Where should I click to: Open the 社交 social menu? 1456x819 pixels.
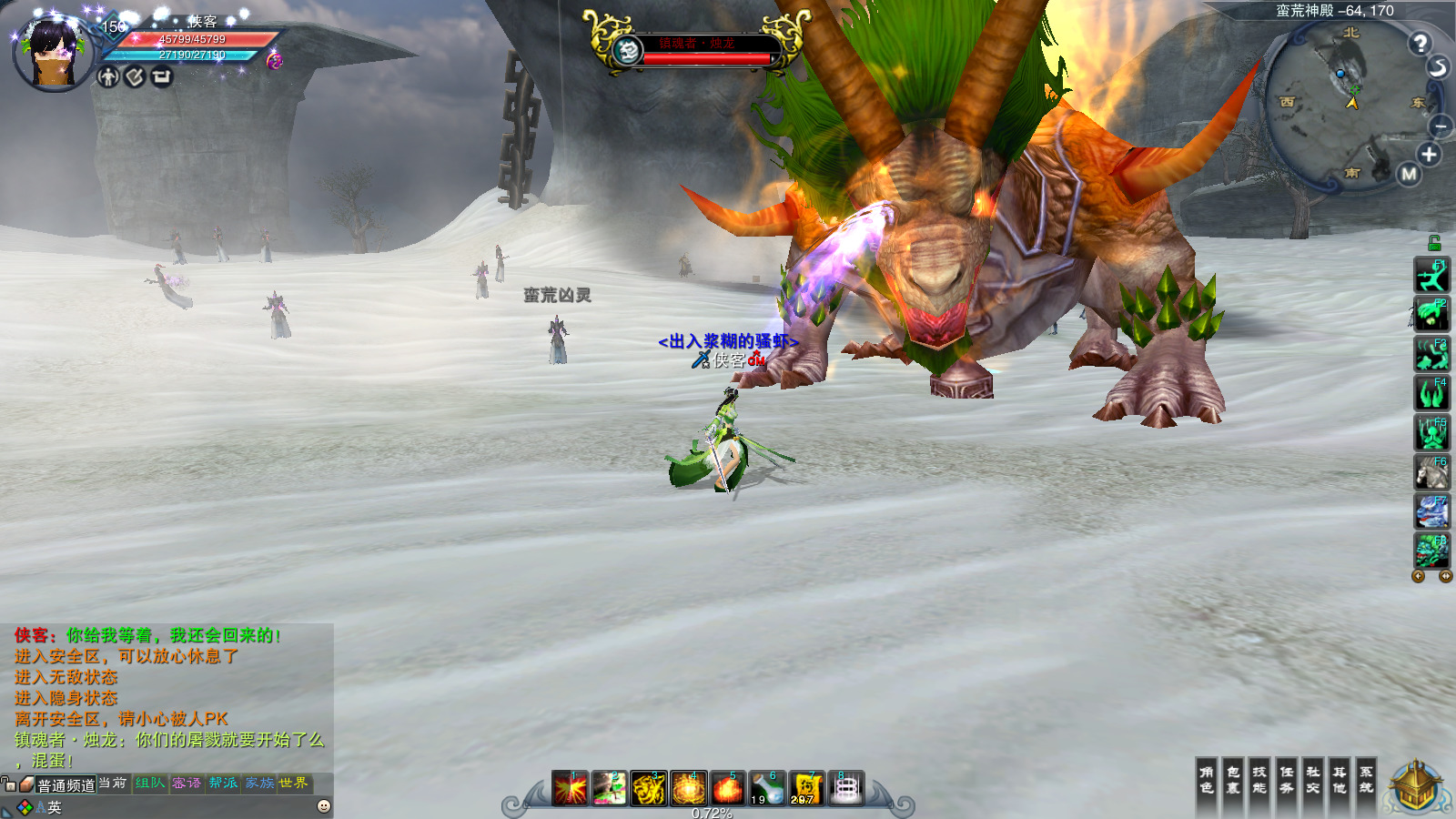[1313, 780]
